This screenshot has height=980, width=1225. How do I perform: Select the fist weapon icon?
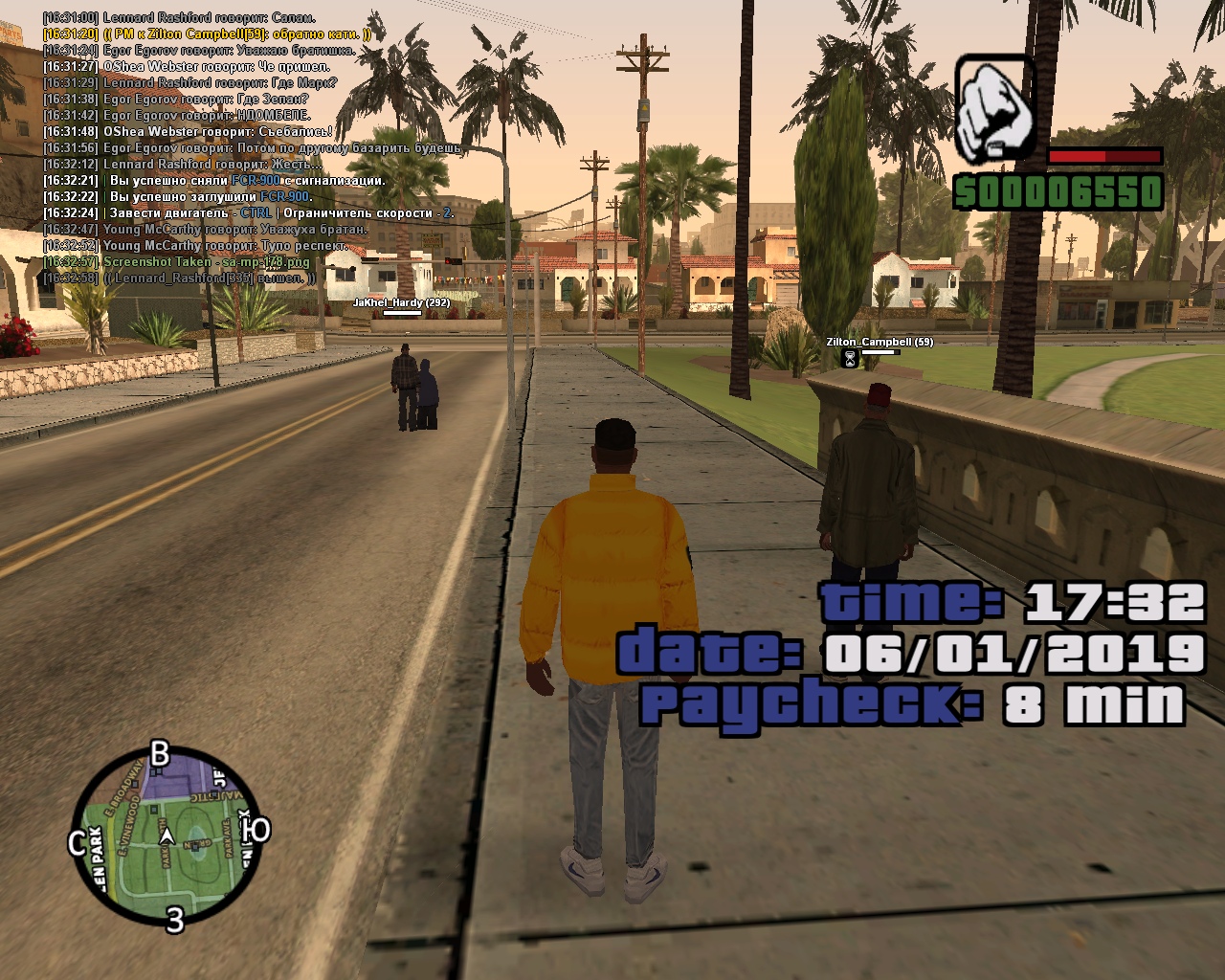point(995,109)
